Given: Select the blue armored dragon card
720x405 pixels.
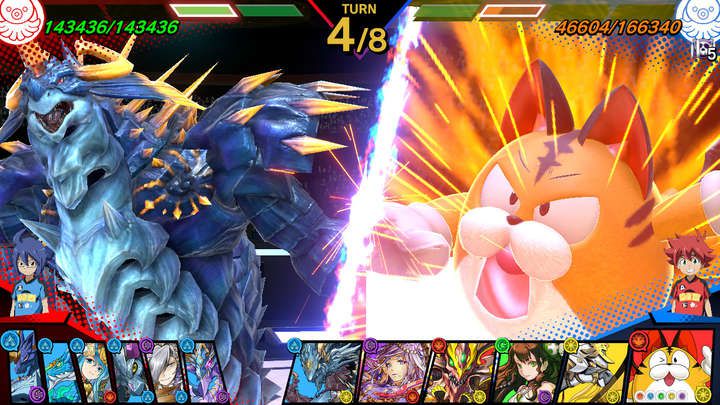Looking at the screenshot, I should pos(323,372).
